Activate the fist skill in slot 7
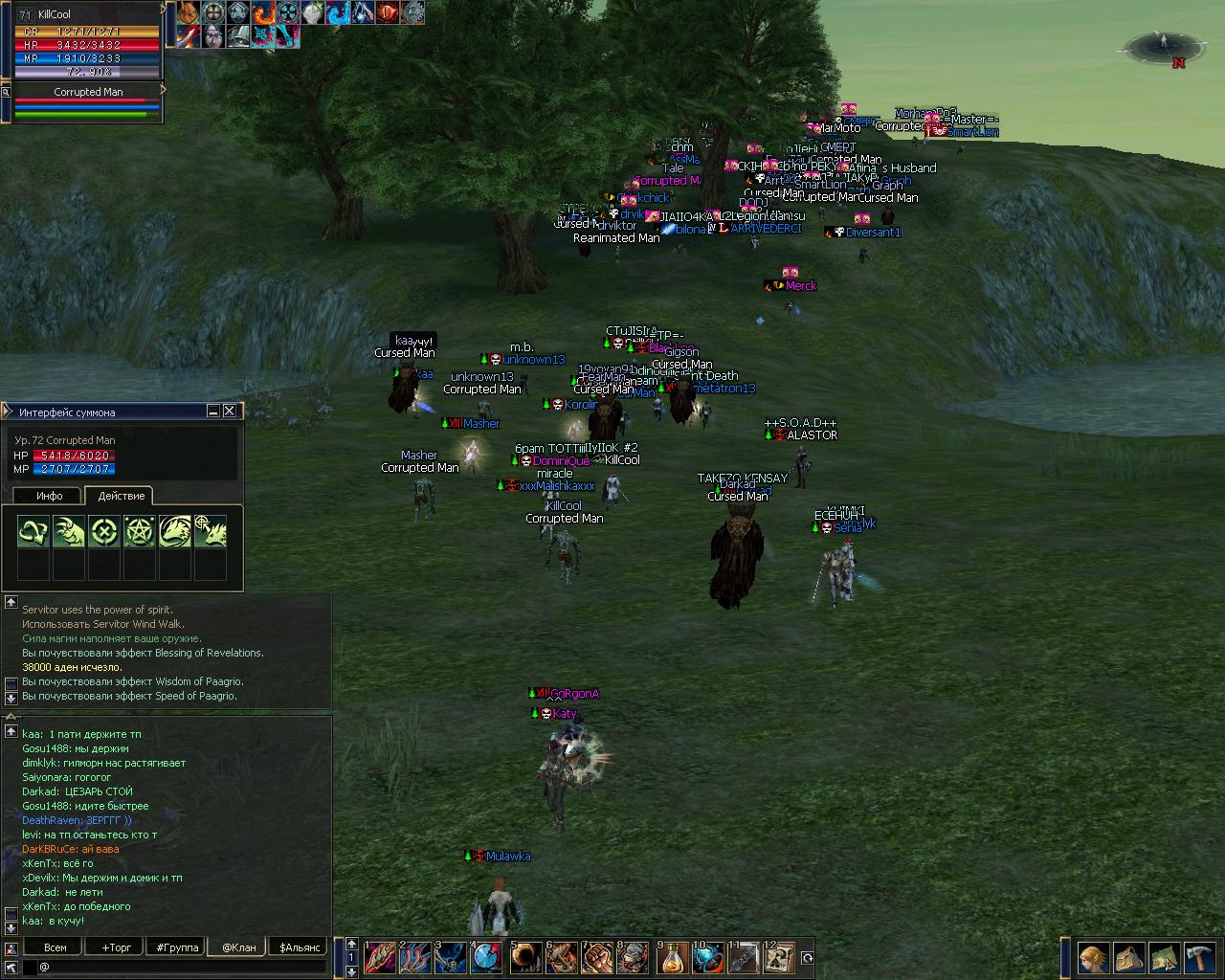The height and width of the screenshot is (980, 1225). pyautogui.click(x=597, y=957)
